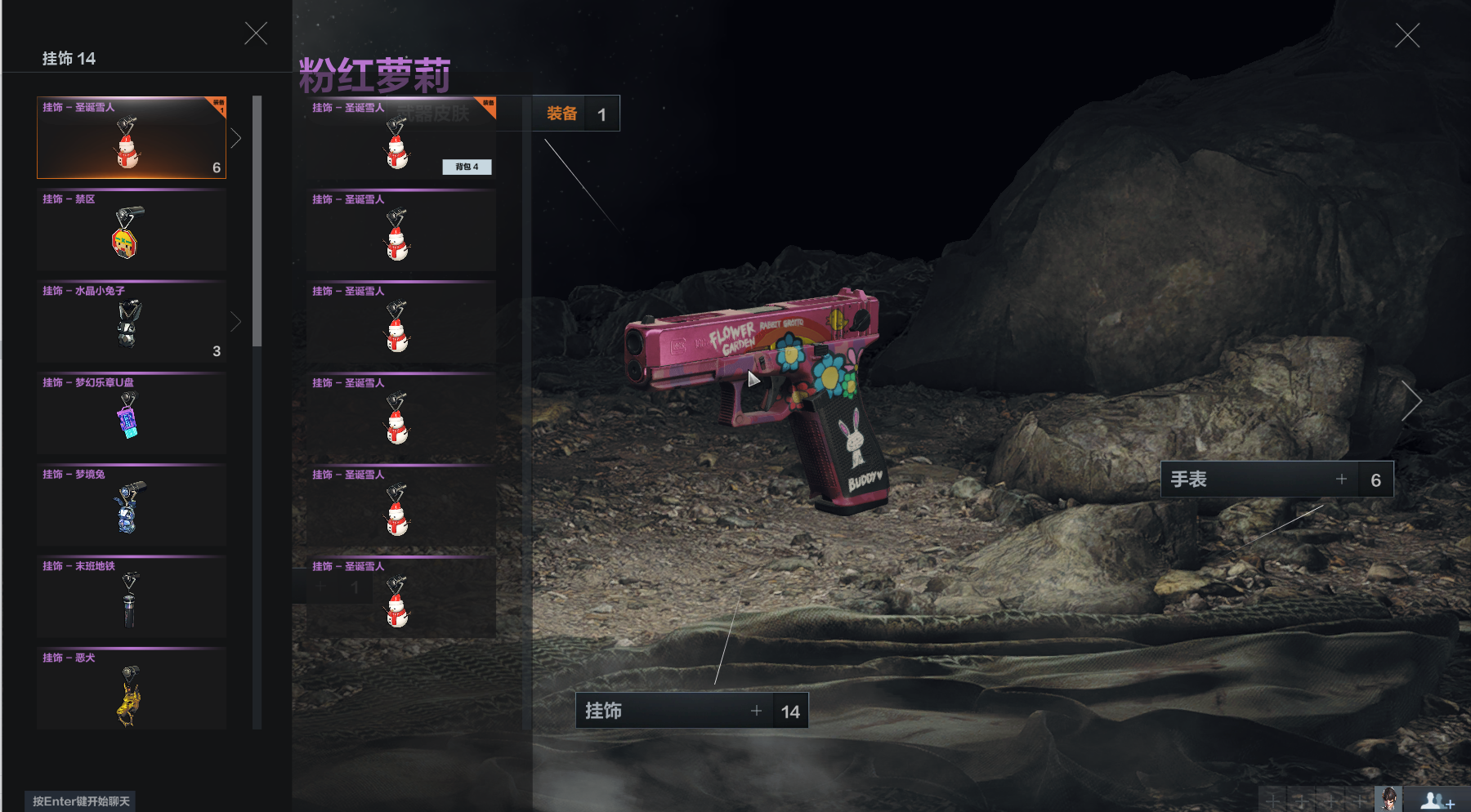
Task: Click the chat box to start chatting
Action: point(81,801)
